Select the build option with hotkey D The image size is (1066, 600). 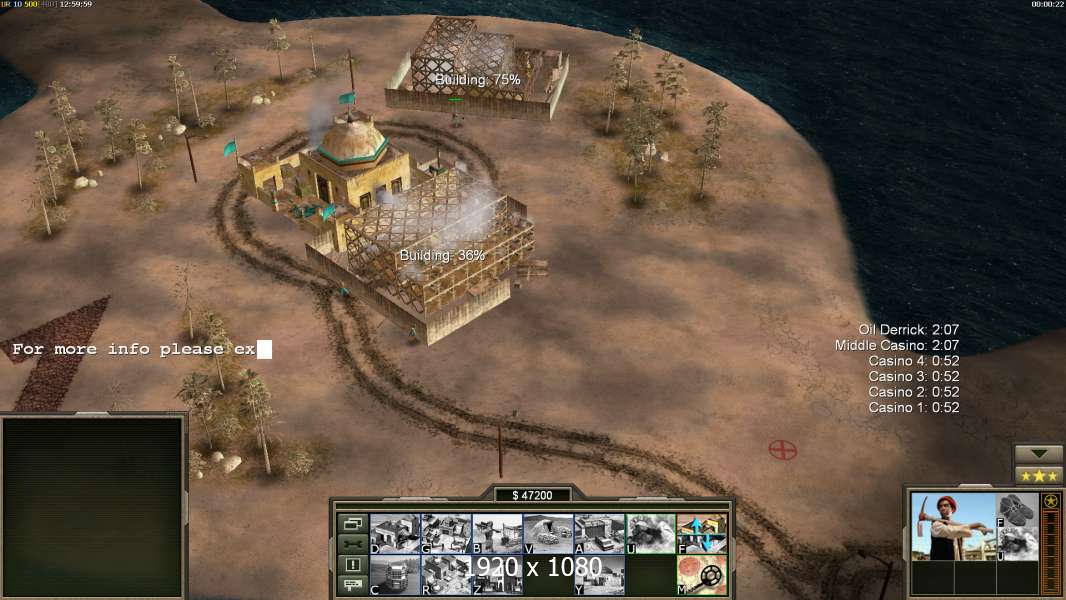[x=395, y=534]
